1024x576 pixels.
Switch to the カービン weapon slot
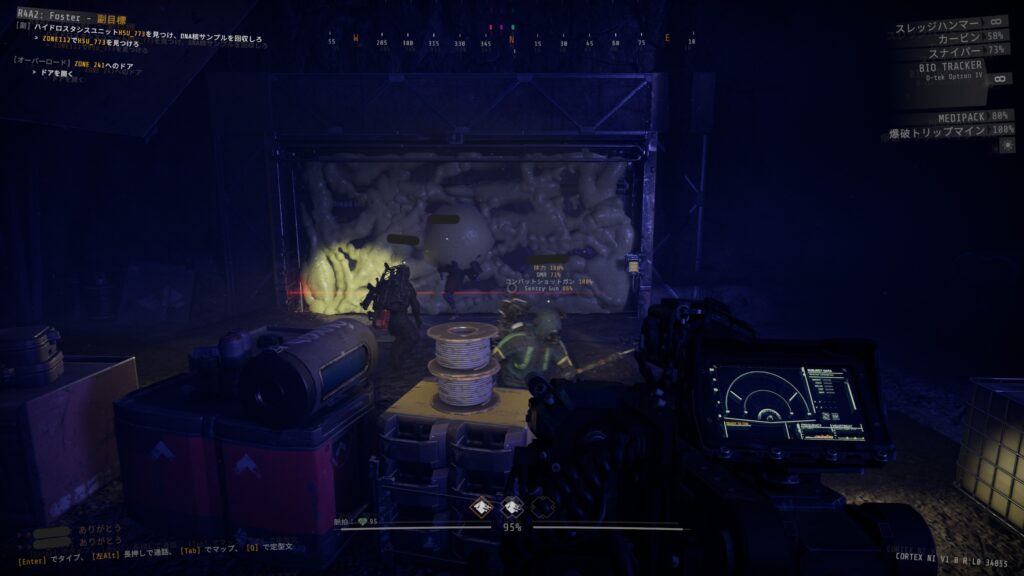(x=962, y=36)
